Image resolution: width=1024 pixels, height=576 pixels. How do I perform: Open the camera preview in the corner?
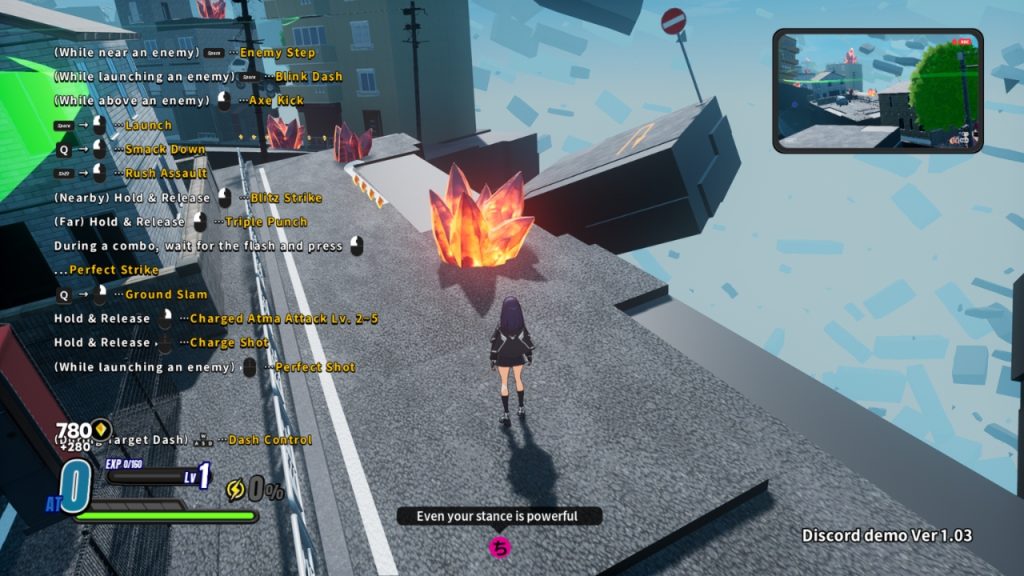tap(877, 91)
